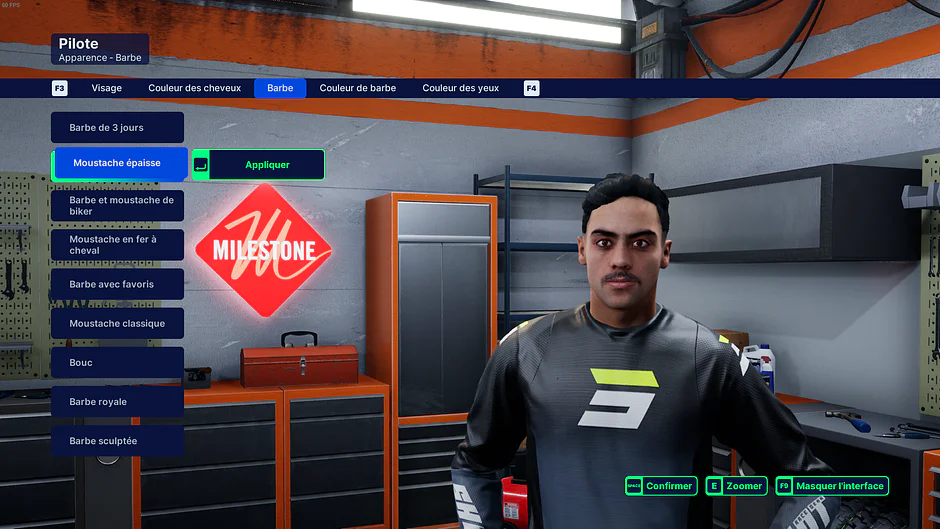Viewport: 940px width, 529px height.
Task: Select the Barbe tab
Action: pyautogui.click(x=280, y=88)
